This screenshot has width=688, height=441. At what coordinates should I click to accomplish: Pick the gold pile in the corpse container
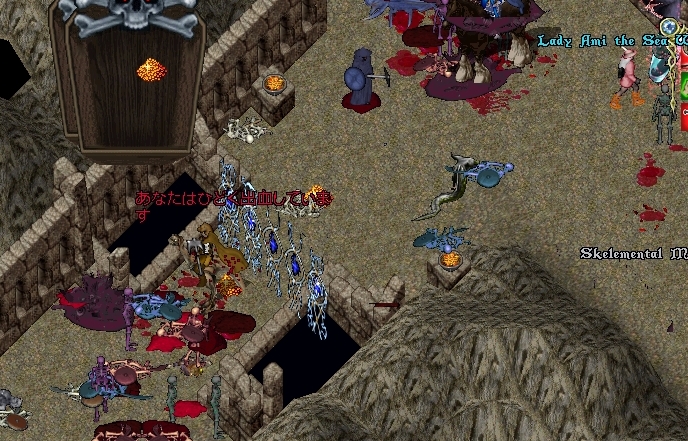150,70
